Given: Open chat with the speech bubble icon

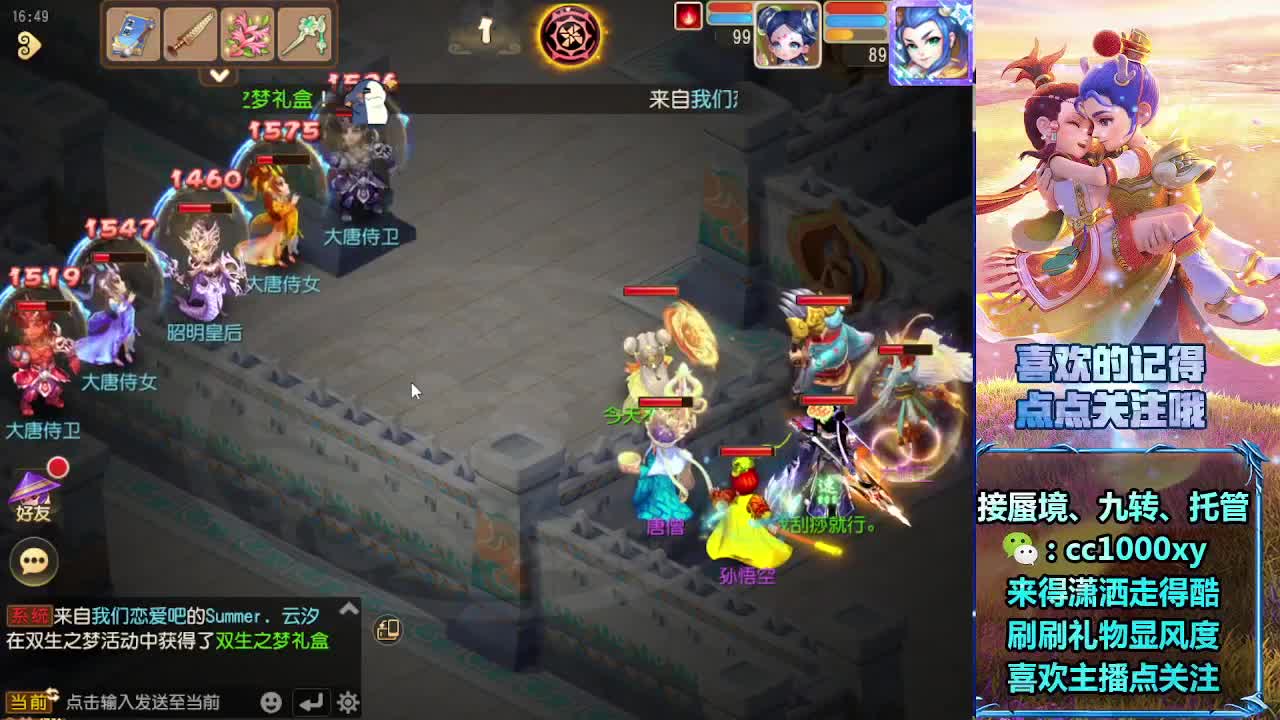Looking at the screenshot, I should click(x=35, y=562).
